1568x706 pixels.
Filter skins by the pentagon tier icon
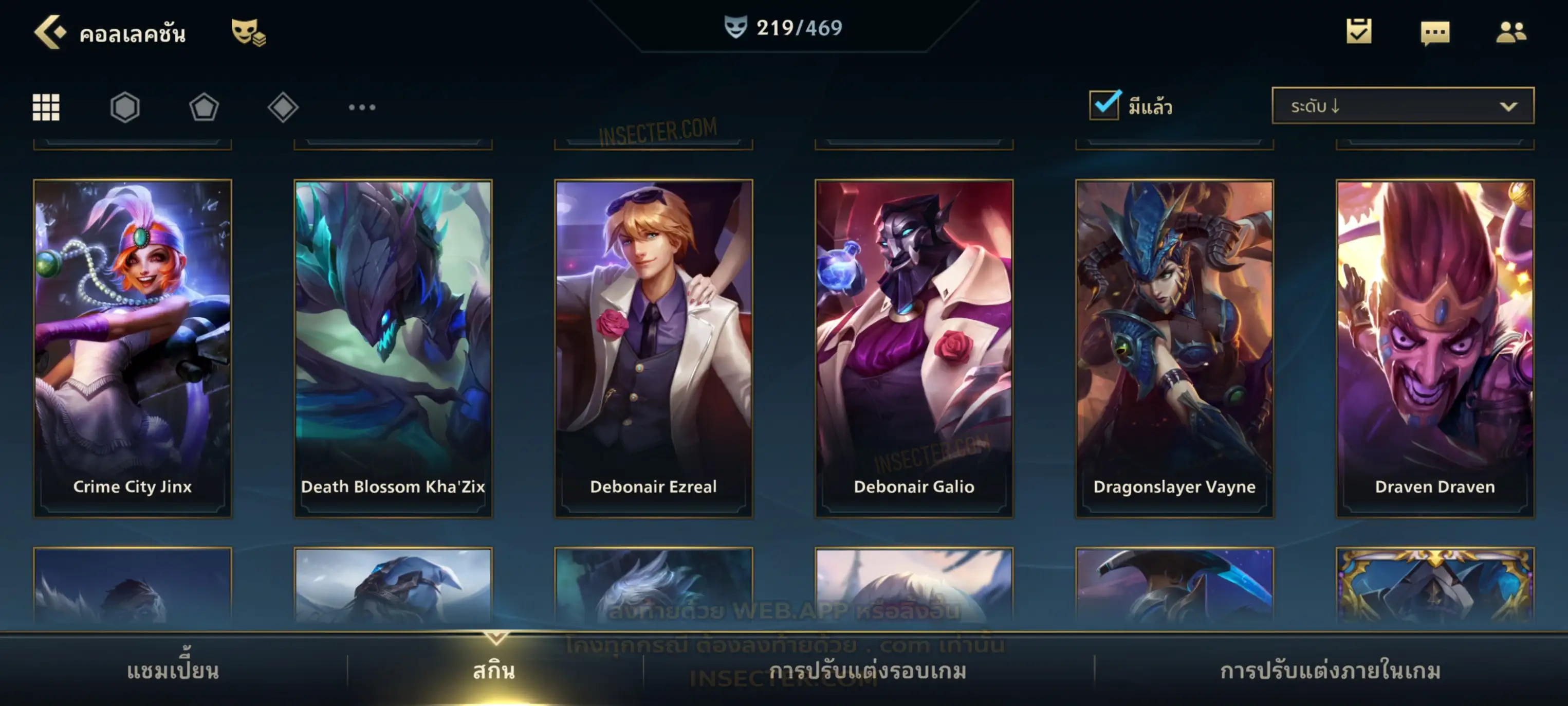(204, 108)
